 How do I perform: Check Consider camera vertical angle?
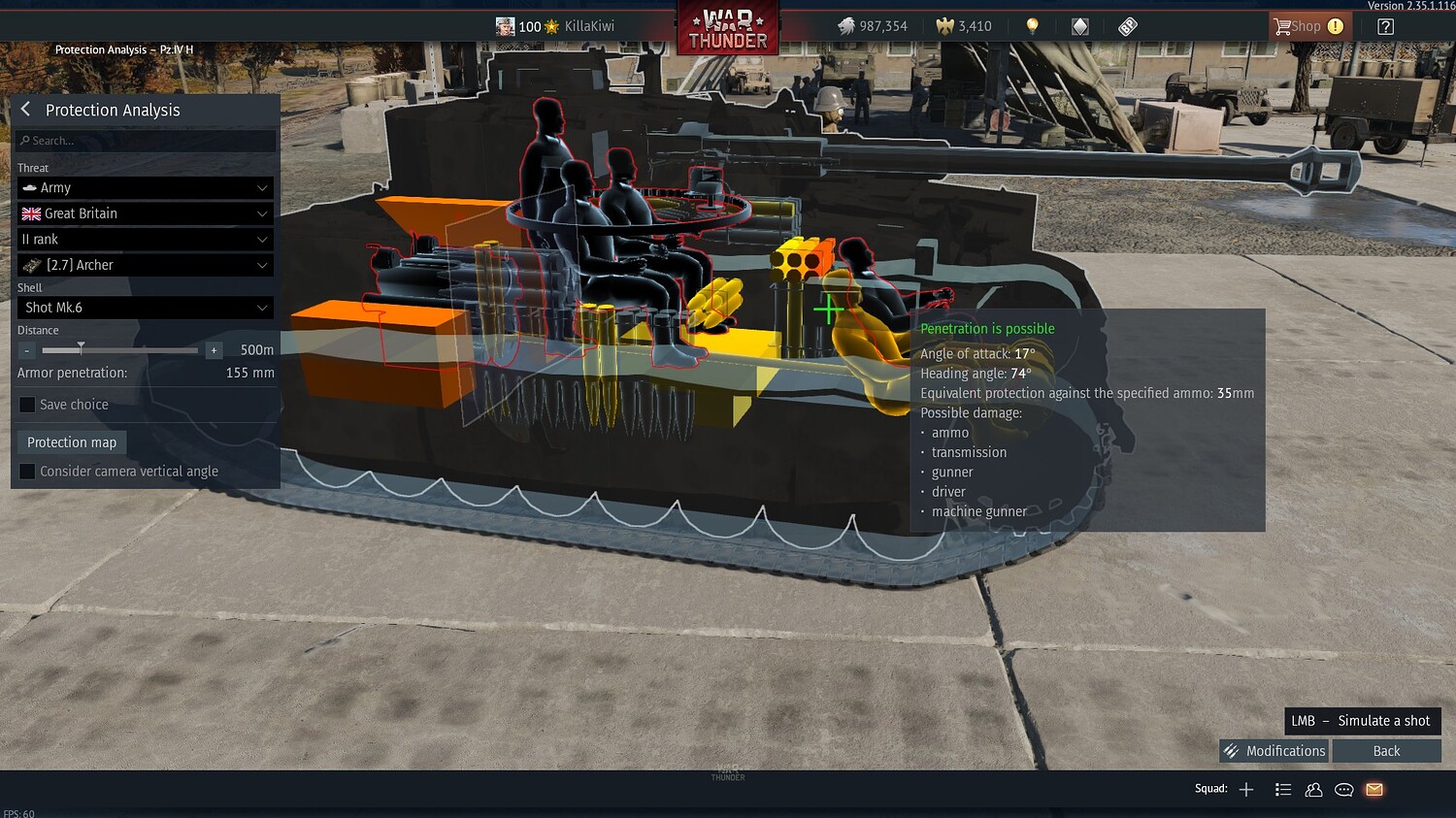(x=26, y=471)
